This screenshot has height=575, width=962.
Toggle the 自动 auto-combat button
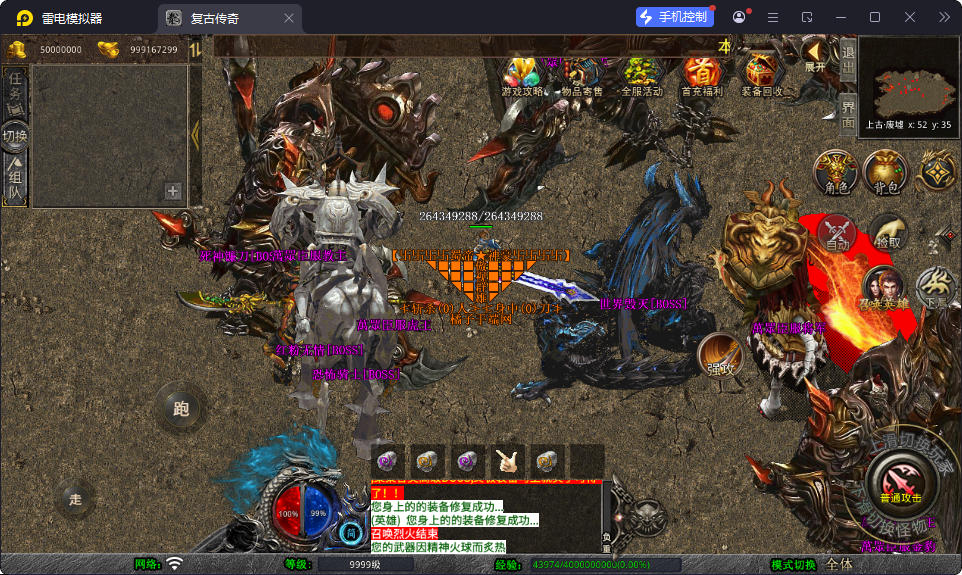tap(836, 233)
